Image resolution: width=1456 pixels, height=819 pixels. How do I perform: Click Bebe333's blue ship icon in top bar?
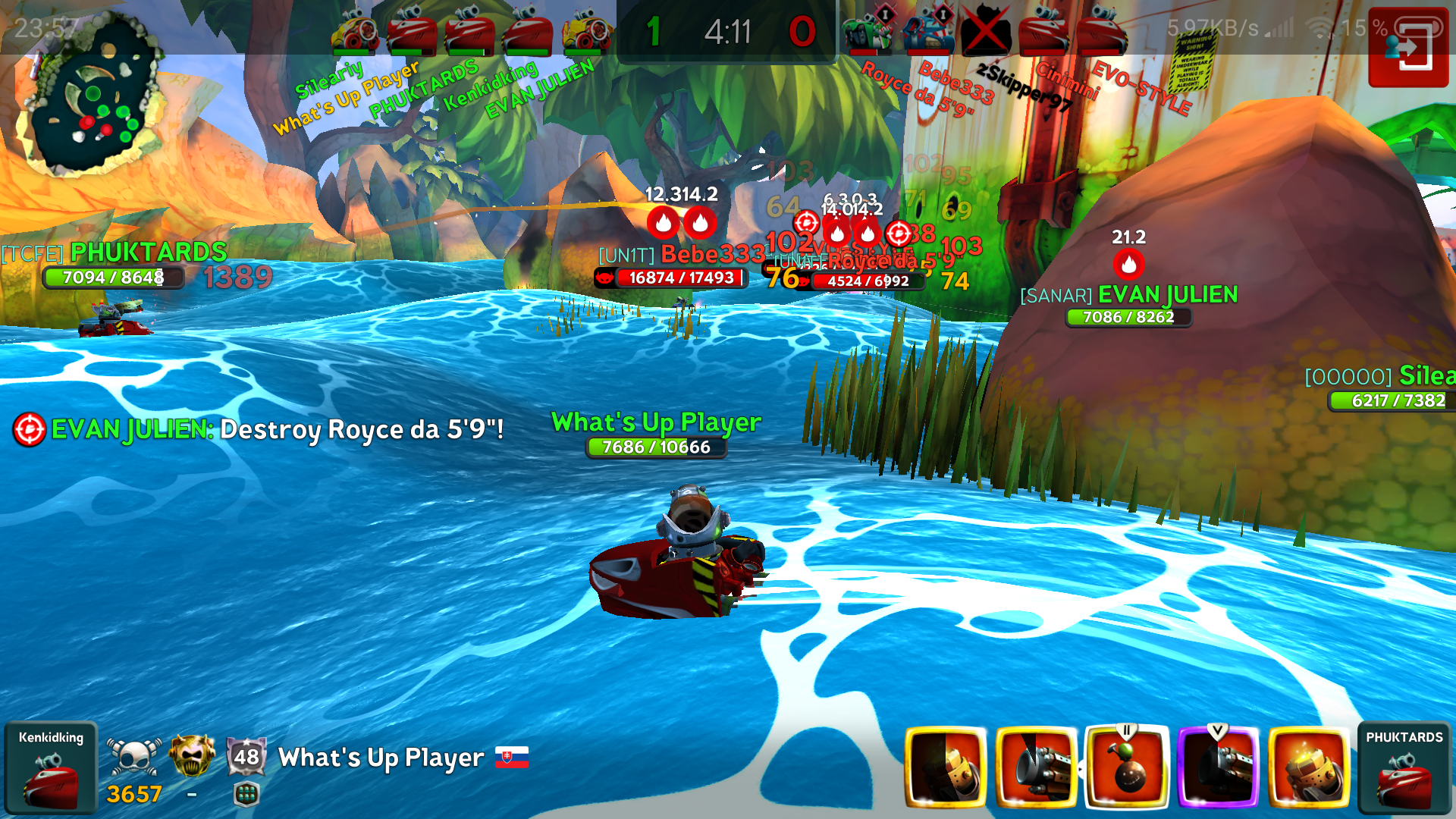click(927, 33)
